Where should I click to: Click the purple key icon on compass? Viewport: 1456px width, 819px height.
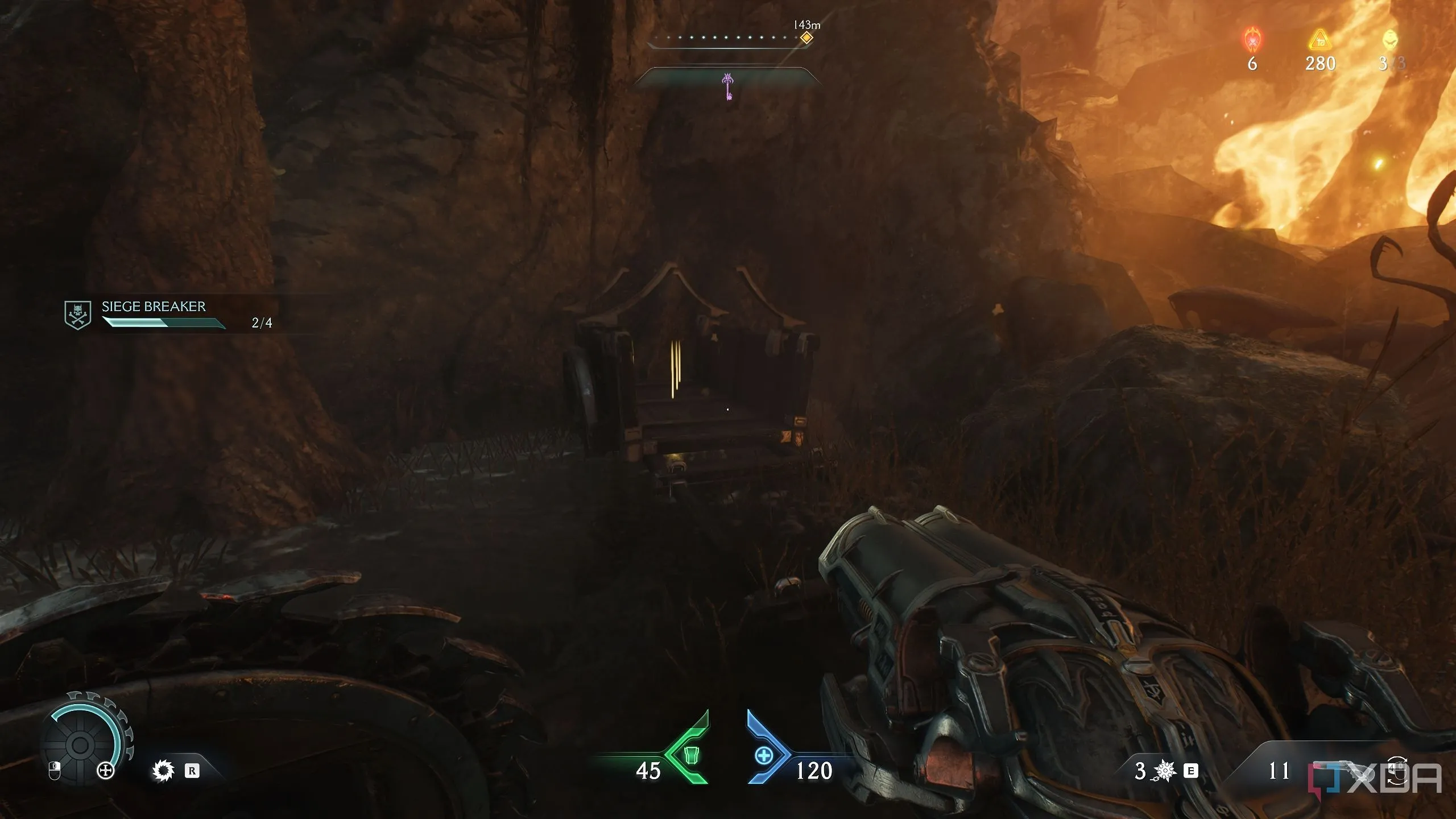point(727,86)
